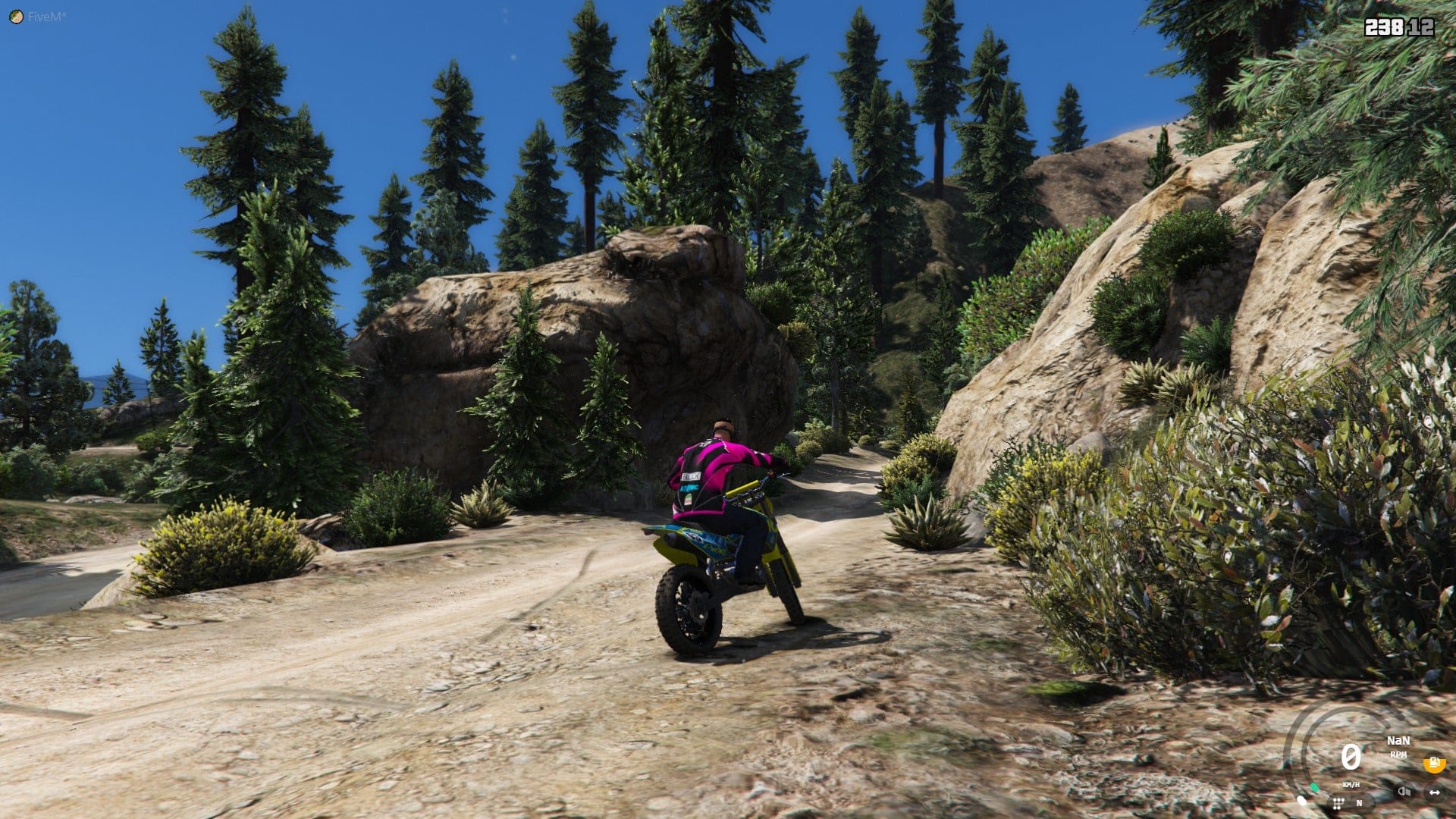1456x819 pixels.
Task: Click the "NaN" RPM value
Action: (x=1398, y=740)
